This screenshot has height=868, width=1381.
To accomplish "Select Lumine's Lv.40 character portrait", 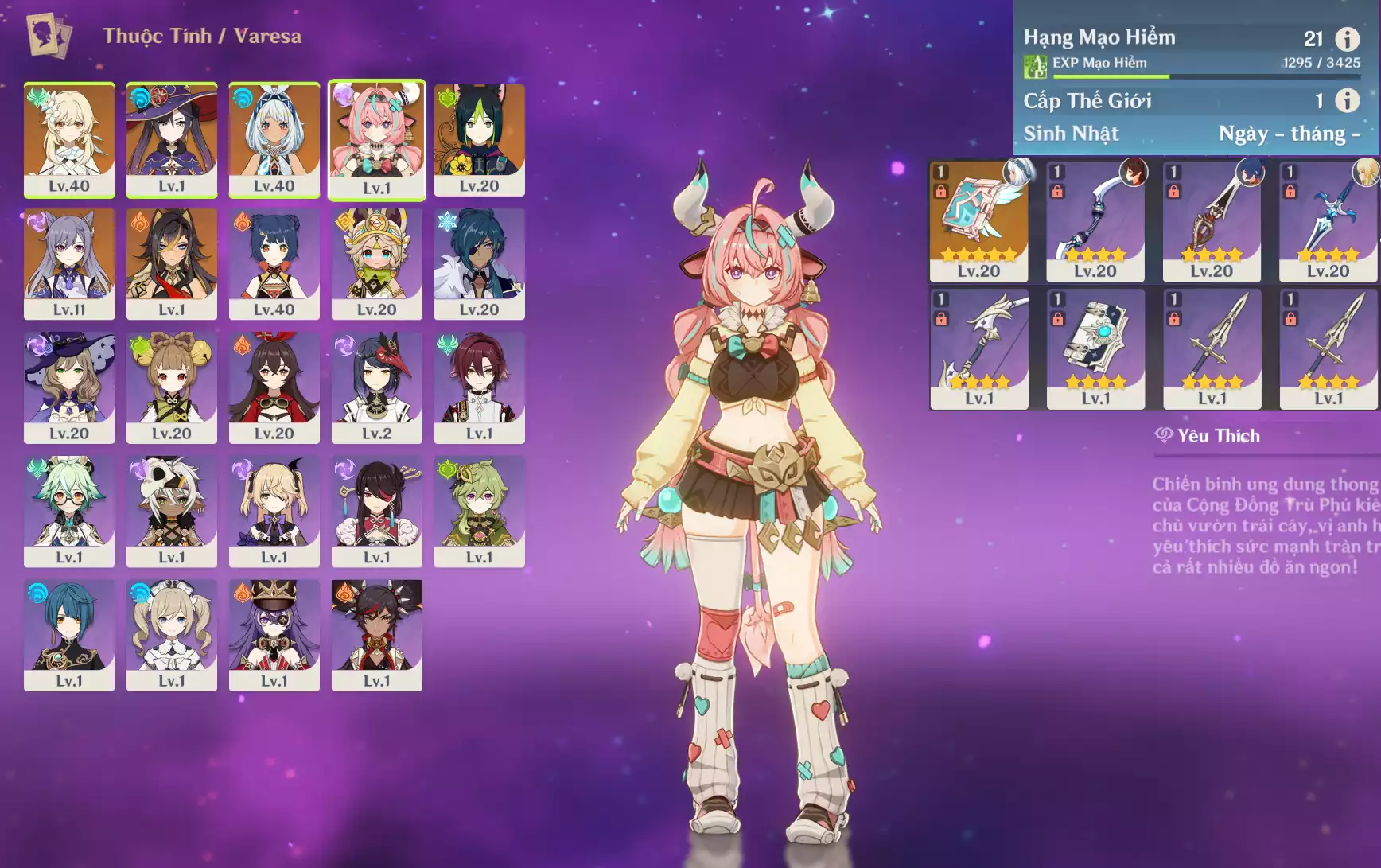I will (69, 139).
